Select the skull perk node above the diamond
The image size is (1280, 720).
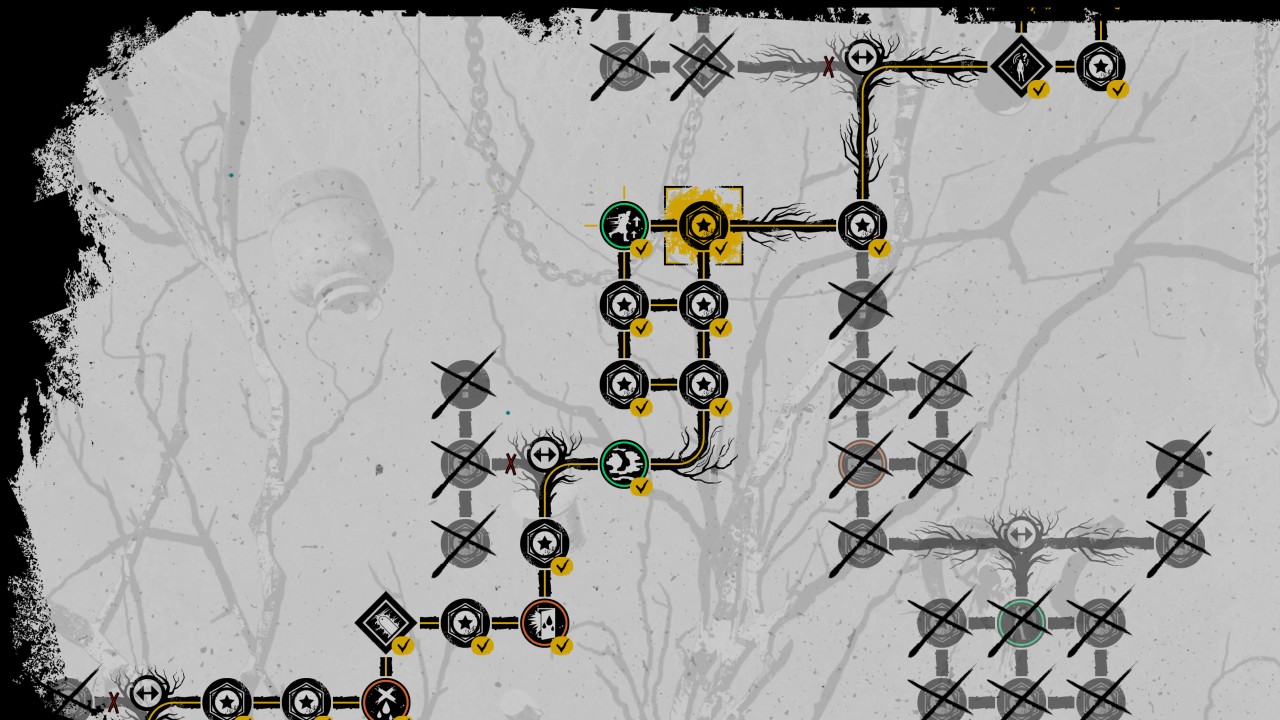pos(545,543)
